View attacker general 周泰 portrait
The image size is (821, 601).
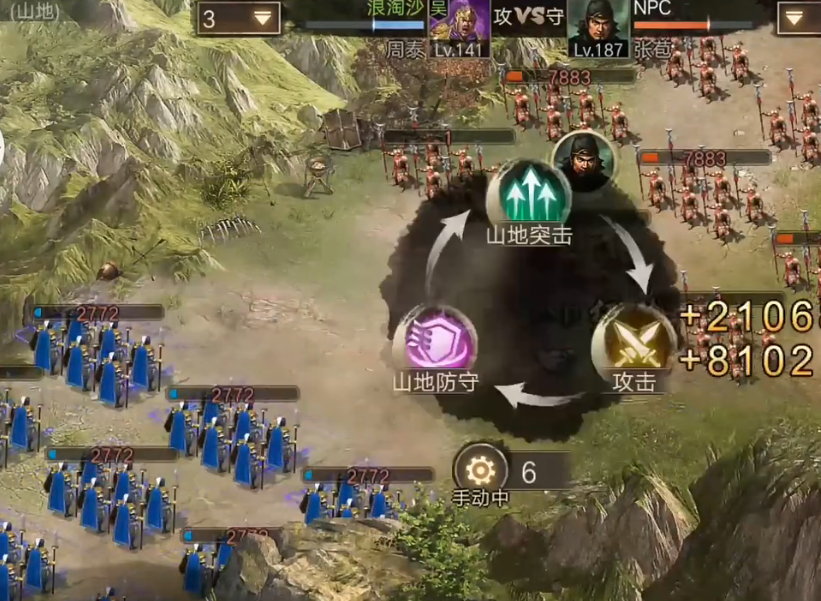tap(459, 24)
